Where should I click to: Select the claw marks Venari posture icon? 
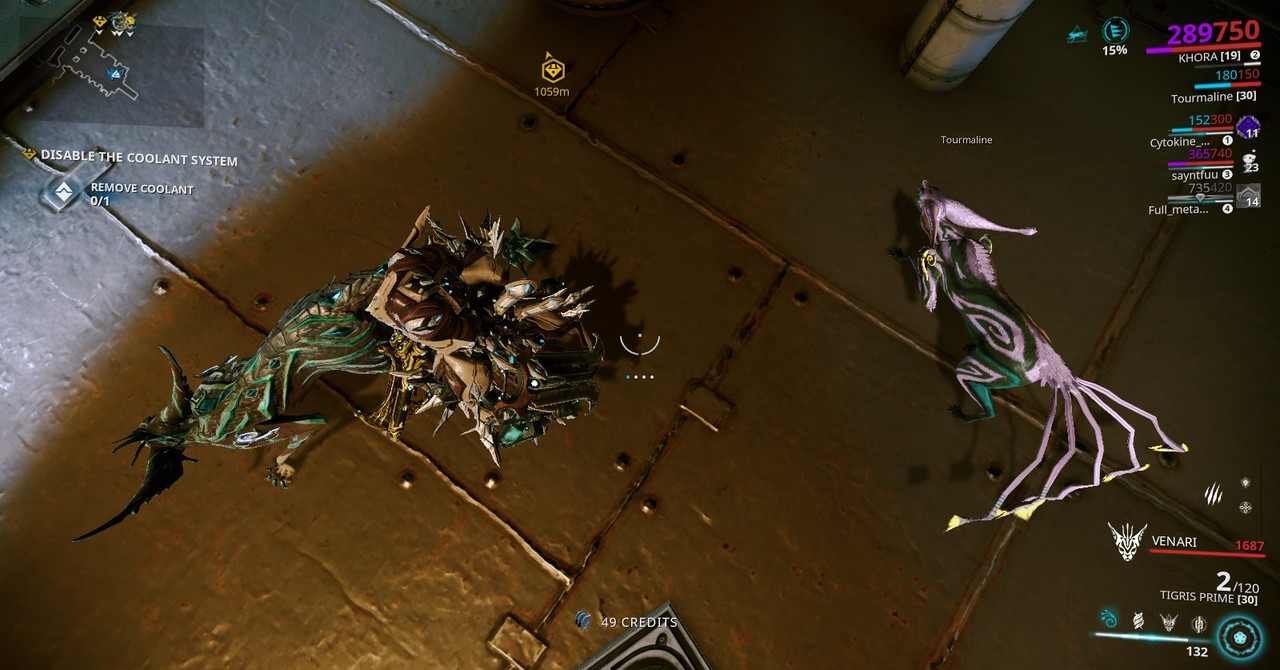pos(1213,492)
